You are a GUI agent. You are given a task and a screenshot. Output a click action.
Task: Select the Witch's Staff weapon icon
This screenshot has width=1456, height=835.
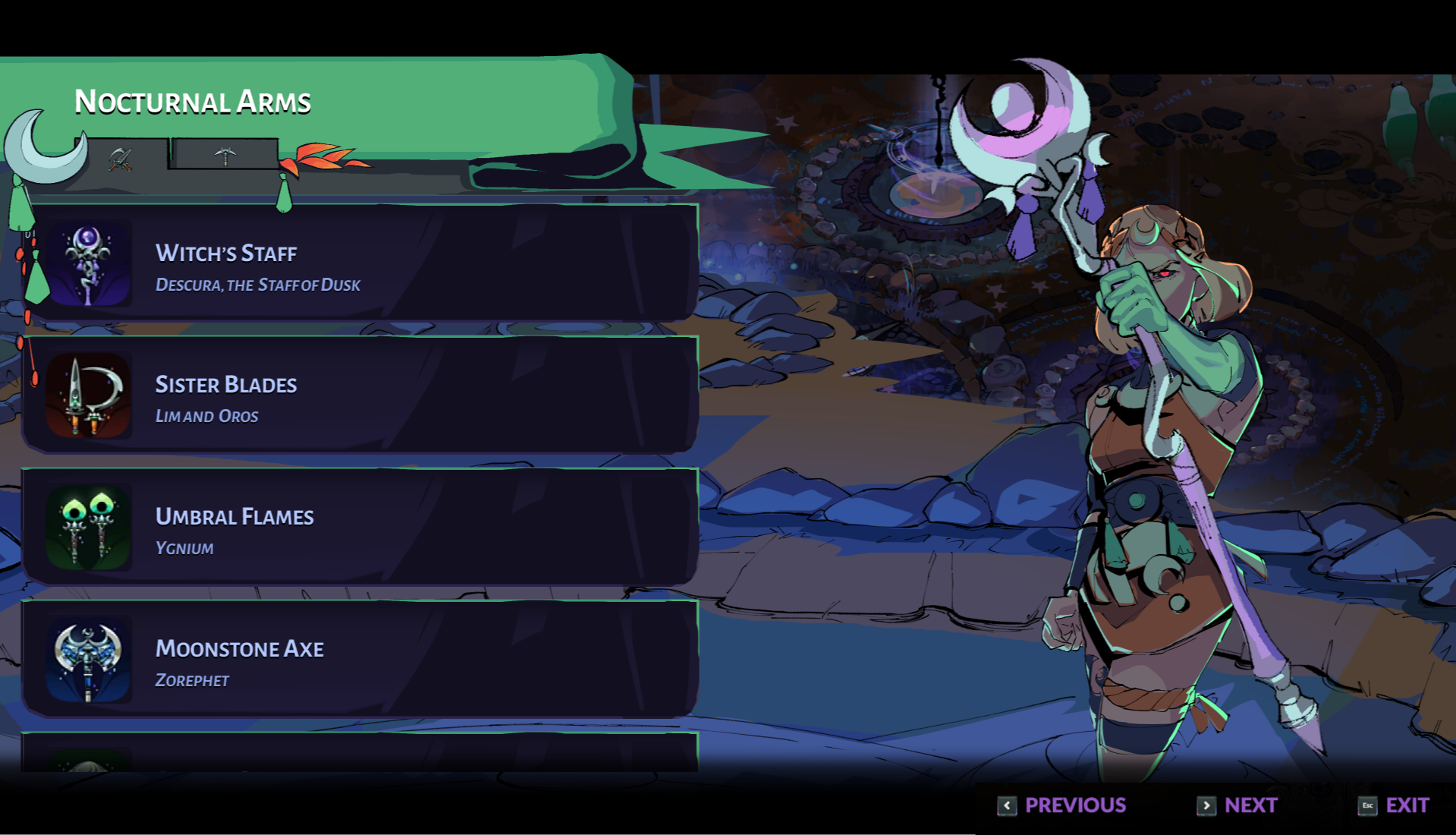pos(89,262)
